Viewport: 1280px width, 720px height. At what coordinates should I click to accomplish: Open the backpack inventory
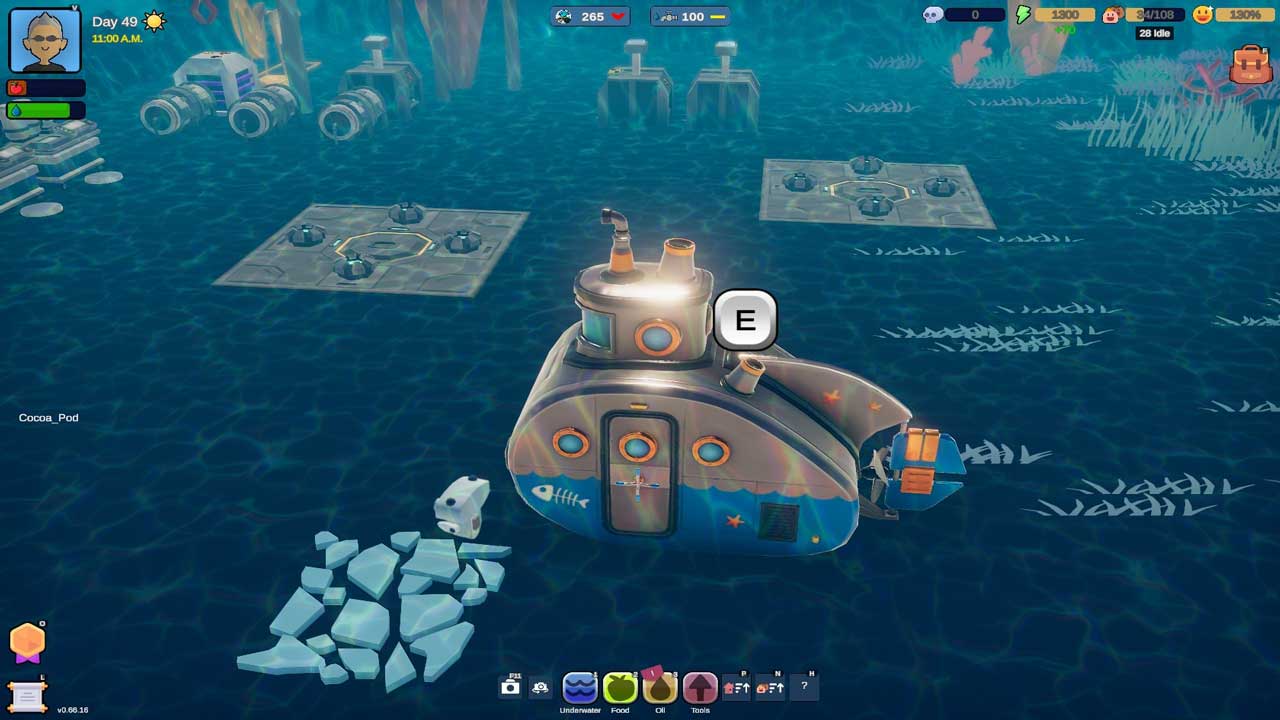(1250, 65)
